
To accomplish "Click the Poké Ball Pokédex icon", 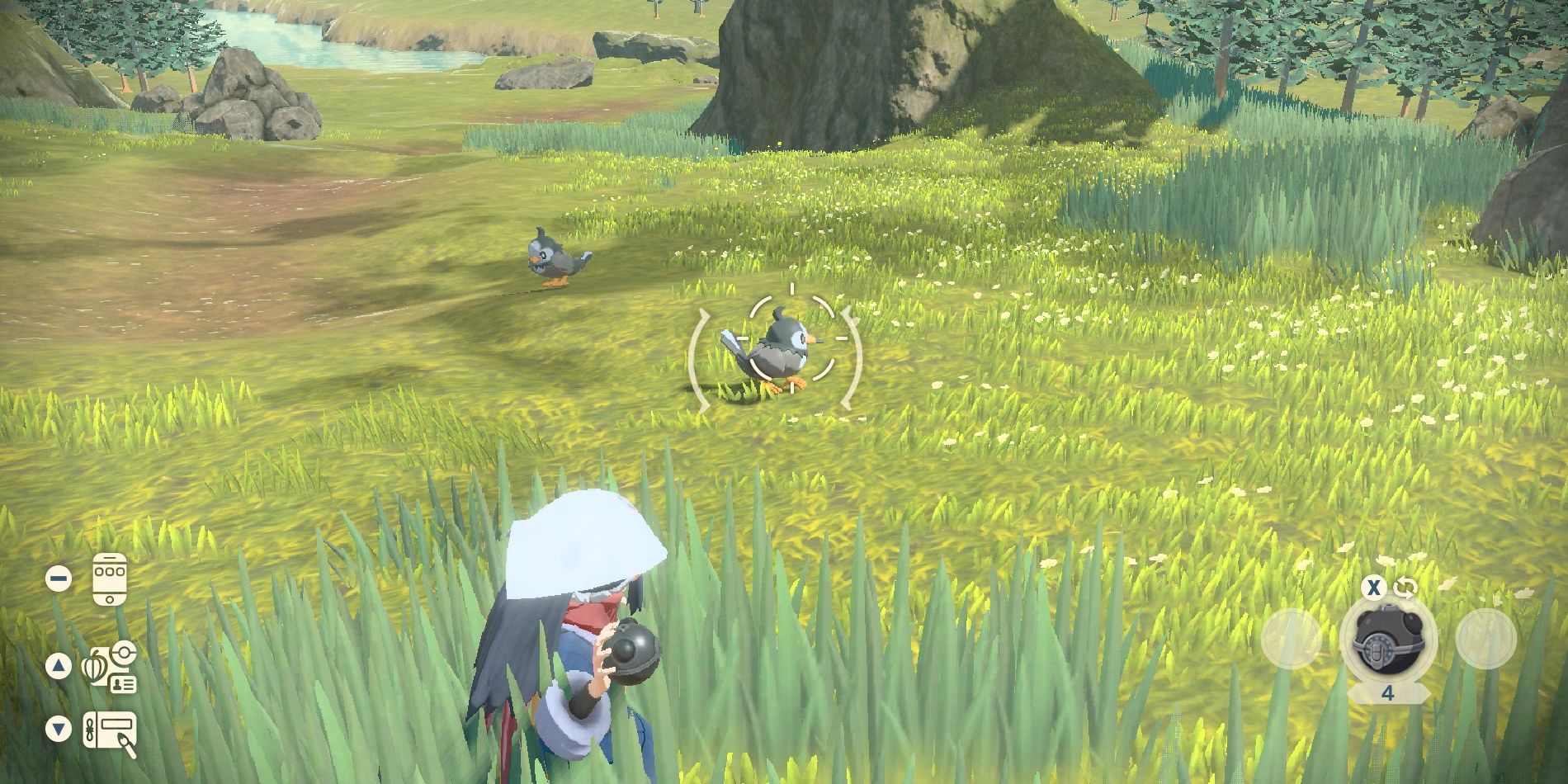I will [x=123, y=652].
